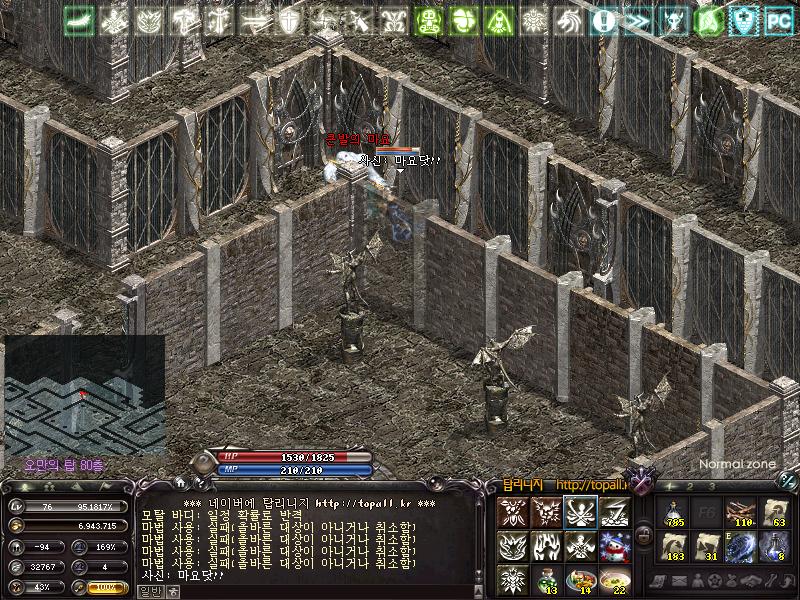
Task: Switch to hotbar page 3
Action: point(711,487)
